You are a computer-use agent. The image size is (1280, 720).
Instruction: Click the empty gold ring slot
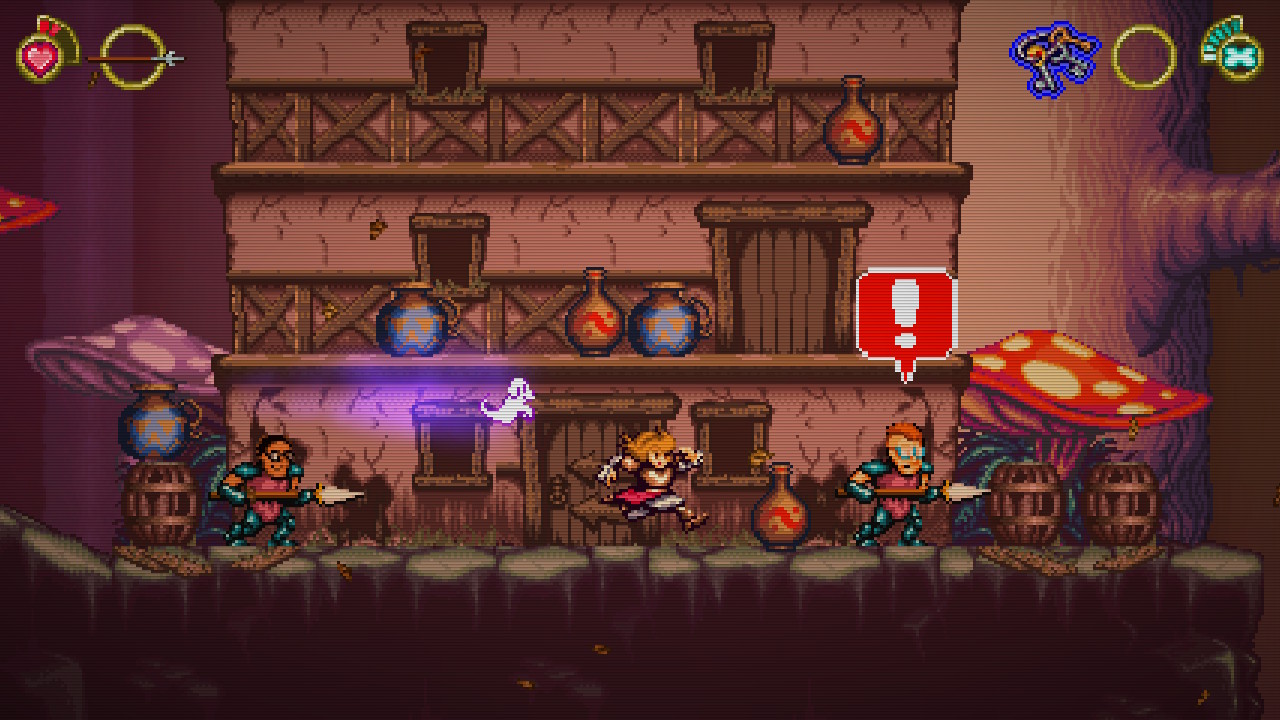[x=1143, y=57]
